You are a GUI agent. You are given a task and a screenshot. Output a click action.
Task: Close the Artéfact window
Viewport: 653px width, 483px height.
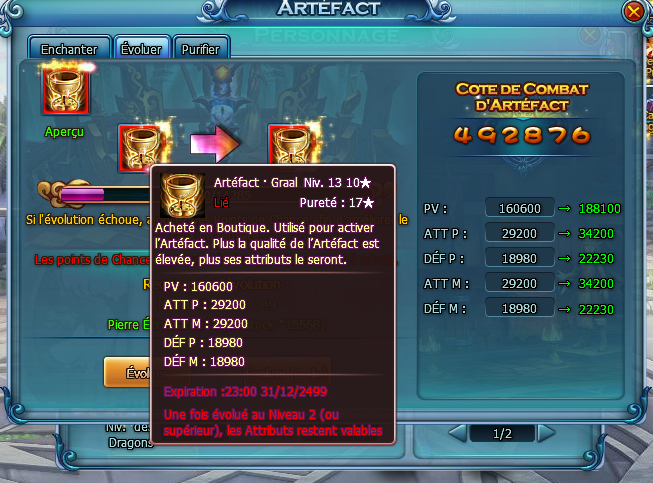tap(632, 12)
